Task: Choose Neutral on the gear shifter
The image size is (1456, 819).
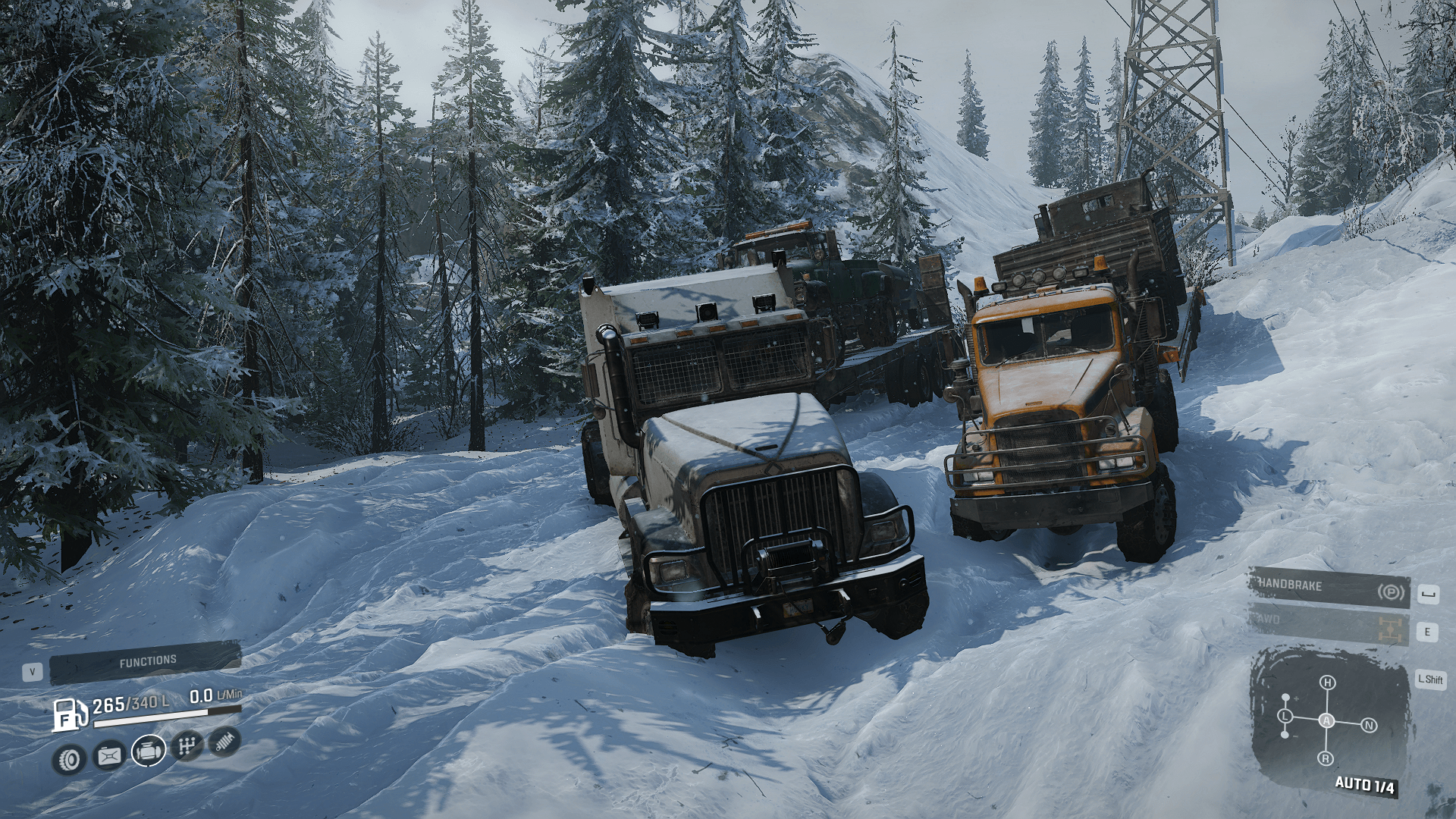Action: [x=1369, y=726]
